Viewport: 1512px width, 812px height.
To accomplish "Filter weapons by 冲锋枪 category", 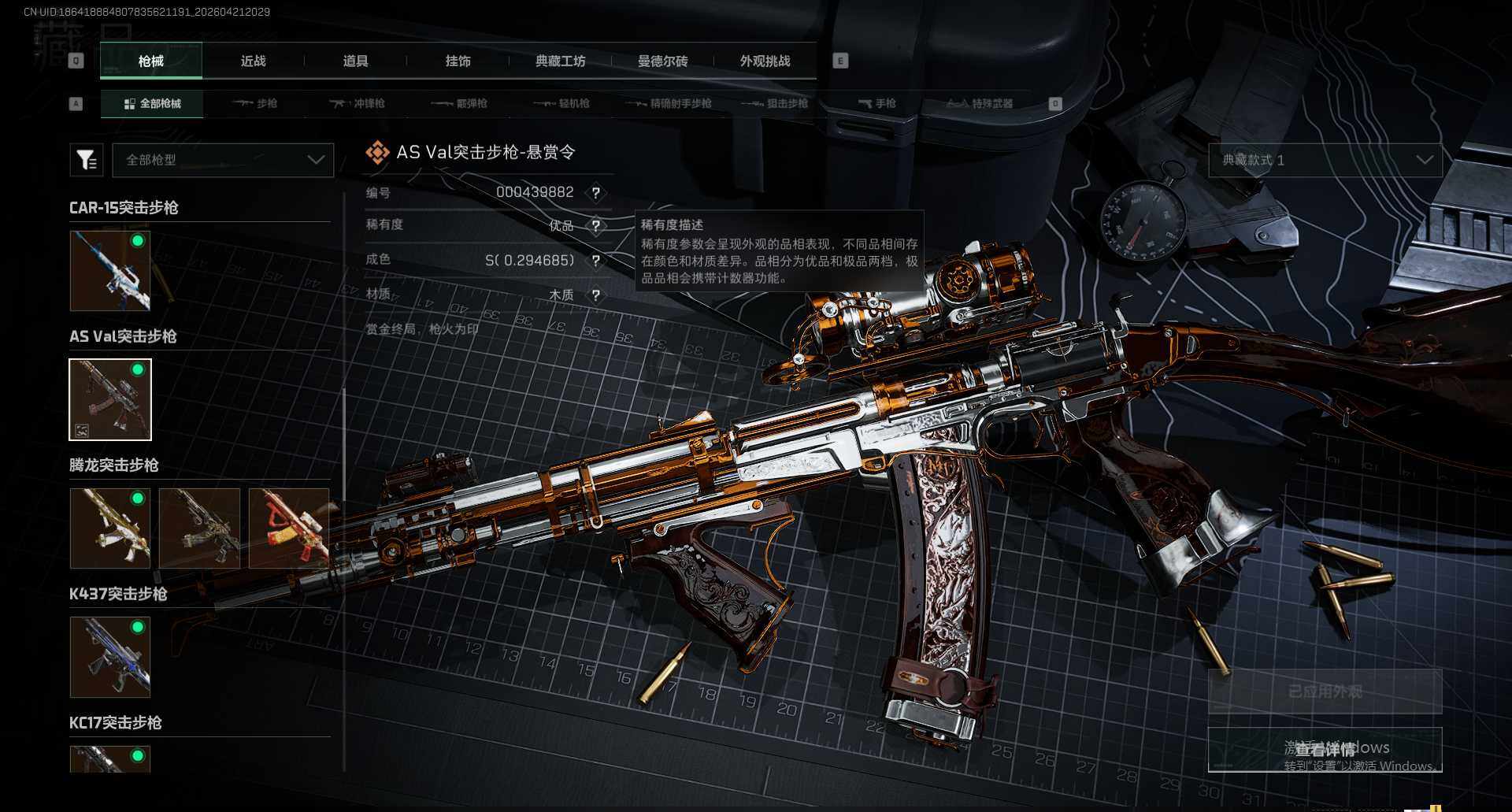I will (x=358, y=103).
